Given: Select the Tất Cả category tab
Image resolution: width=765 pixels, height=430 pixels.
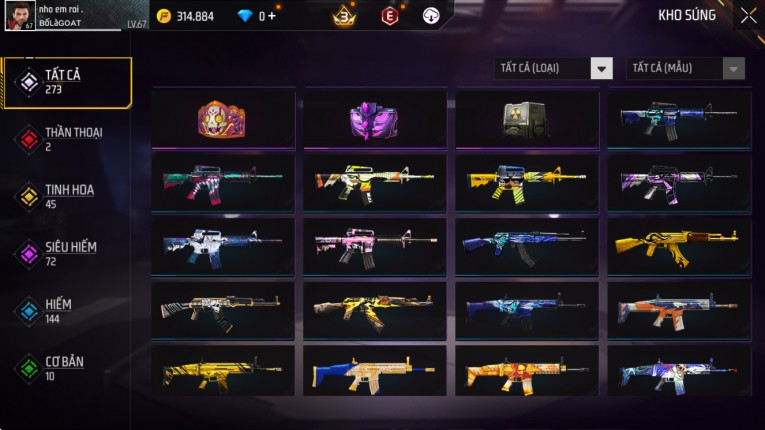Looking at the screenshot, I should (67, 82).
